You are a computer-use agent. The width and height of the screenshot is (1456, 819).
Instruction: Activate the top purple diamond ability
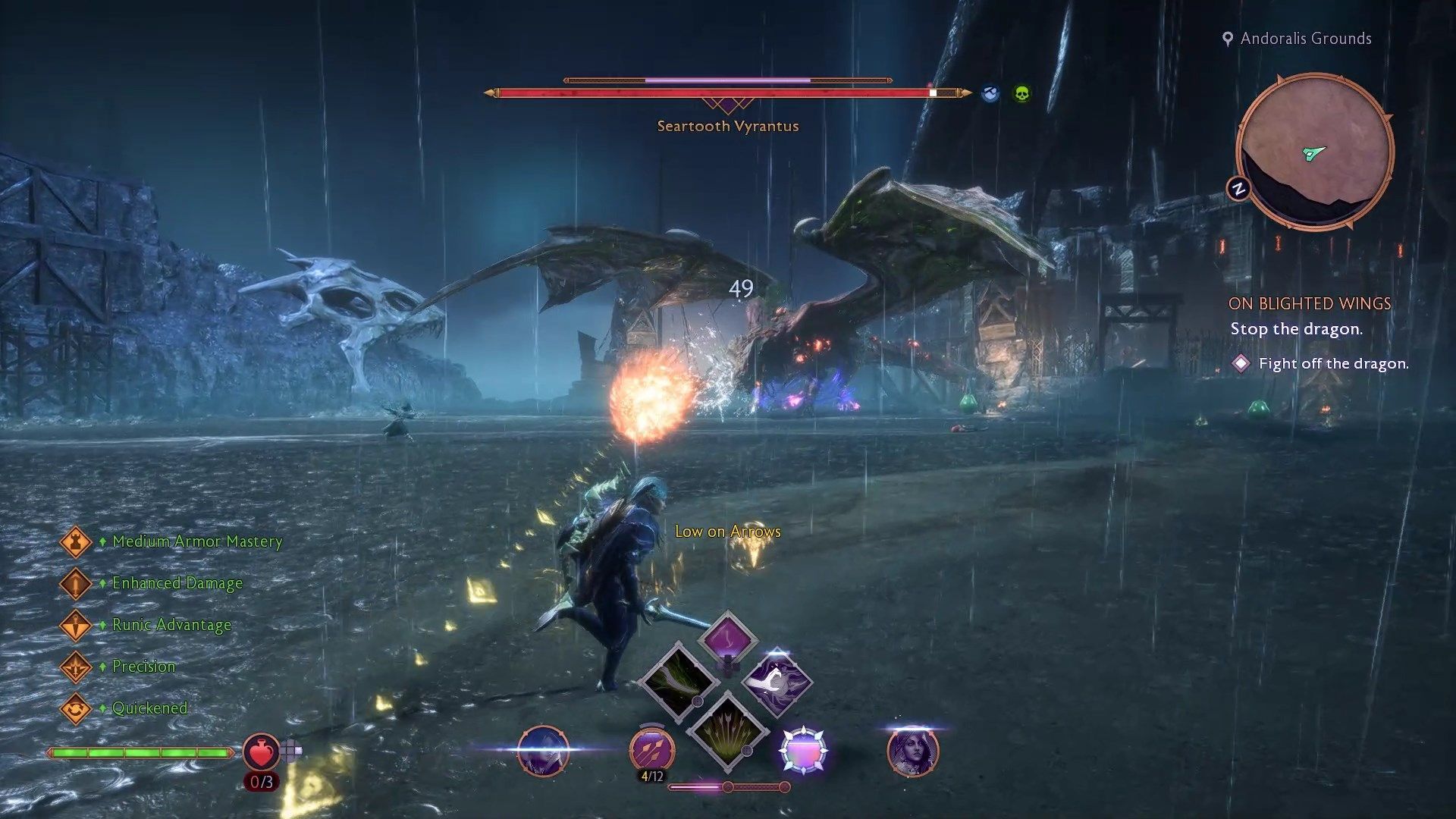727,639
